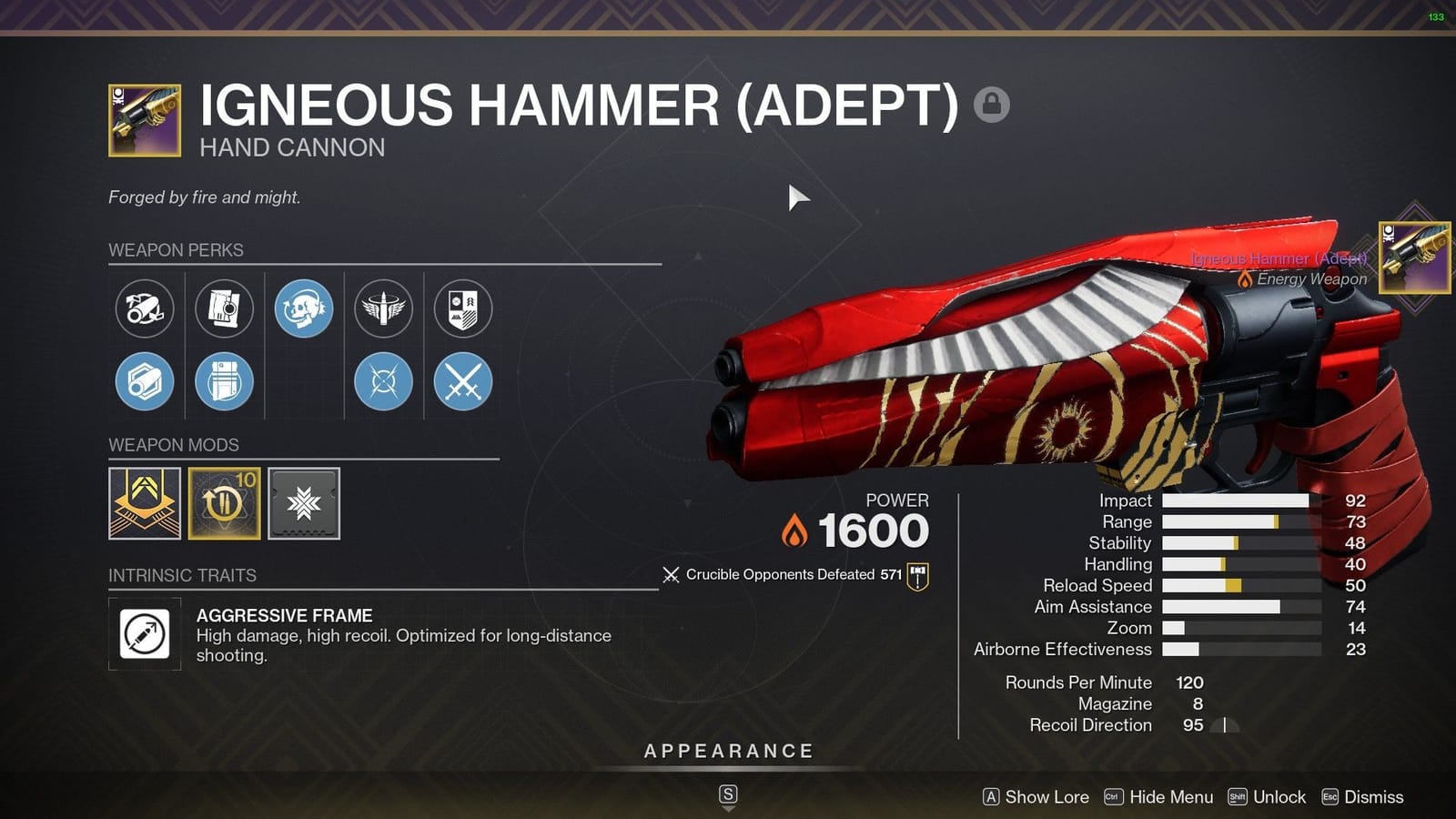This screenshot has height=819, width=1456.
Task: Select the hexagonal barrel perk in the bottom row
Action: tap(145, 382)
